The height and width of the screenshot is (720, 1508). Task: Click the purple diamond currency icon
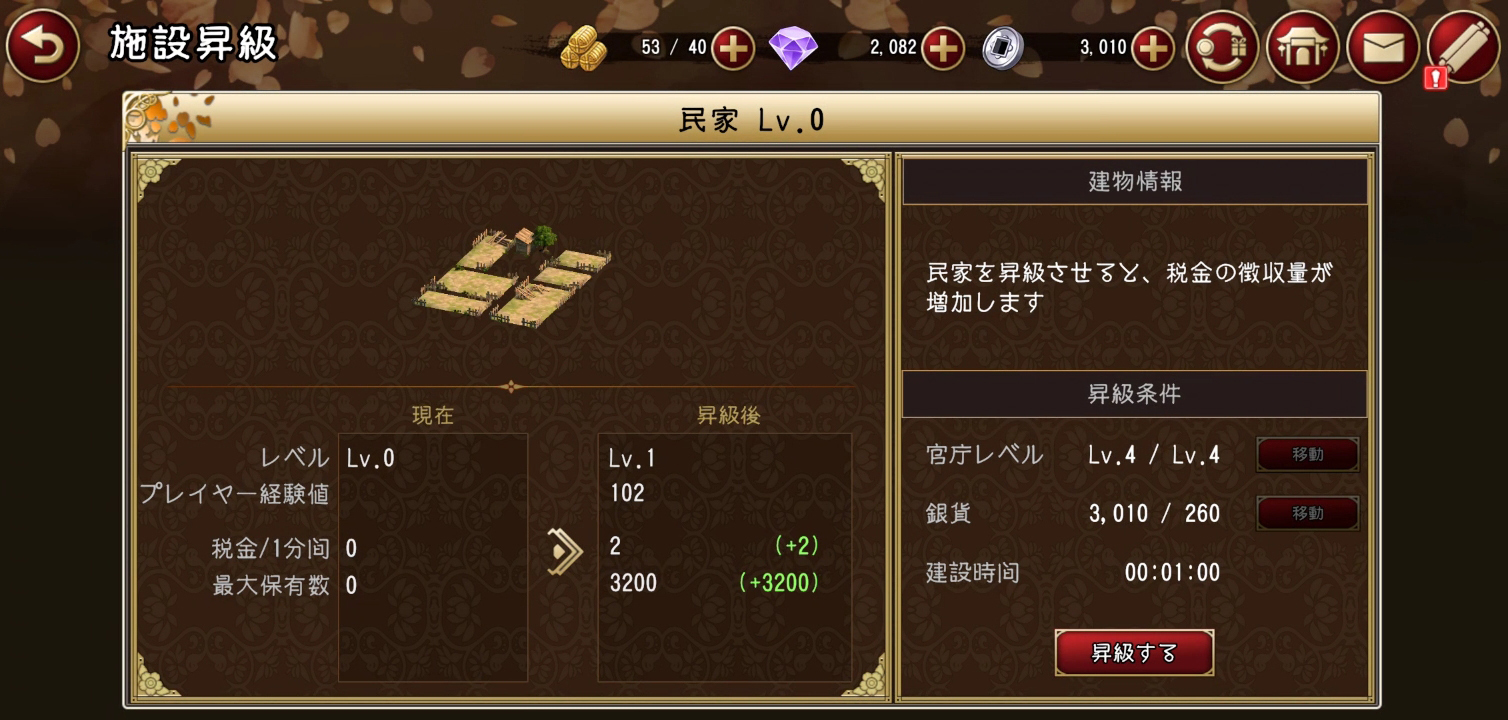(795, 46)
